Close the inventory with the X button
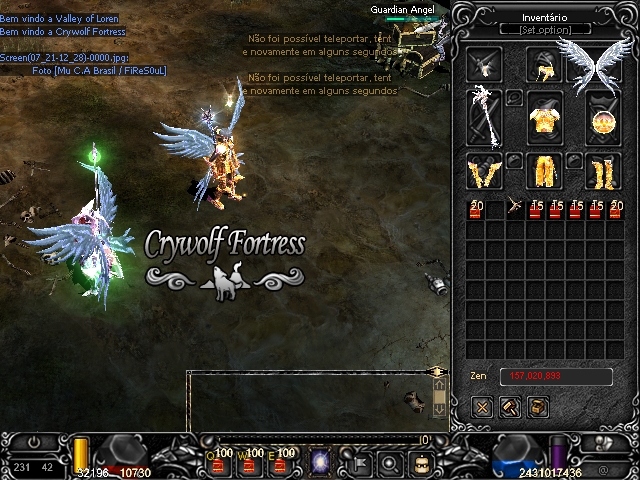Screen dimensions: 640x480 click(483, 407)
